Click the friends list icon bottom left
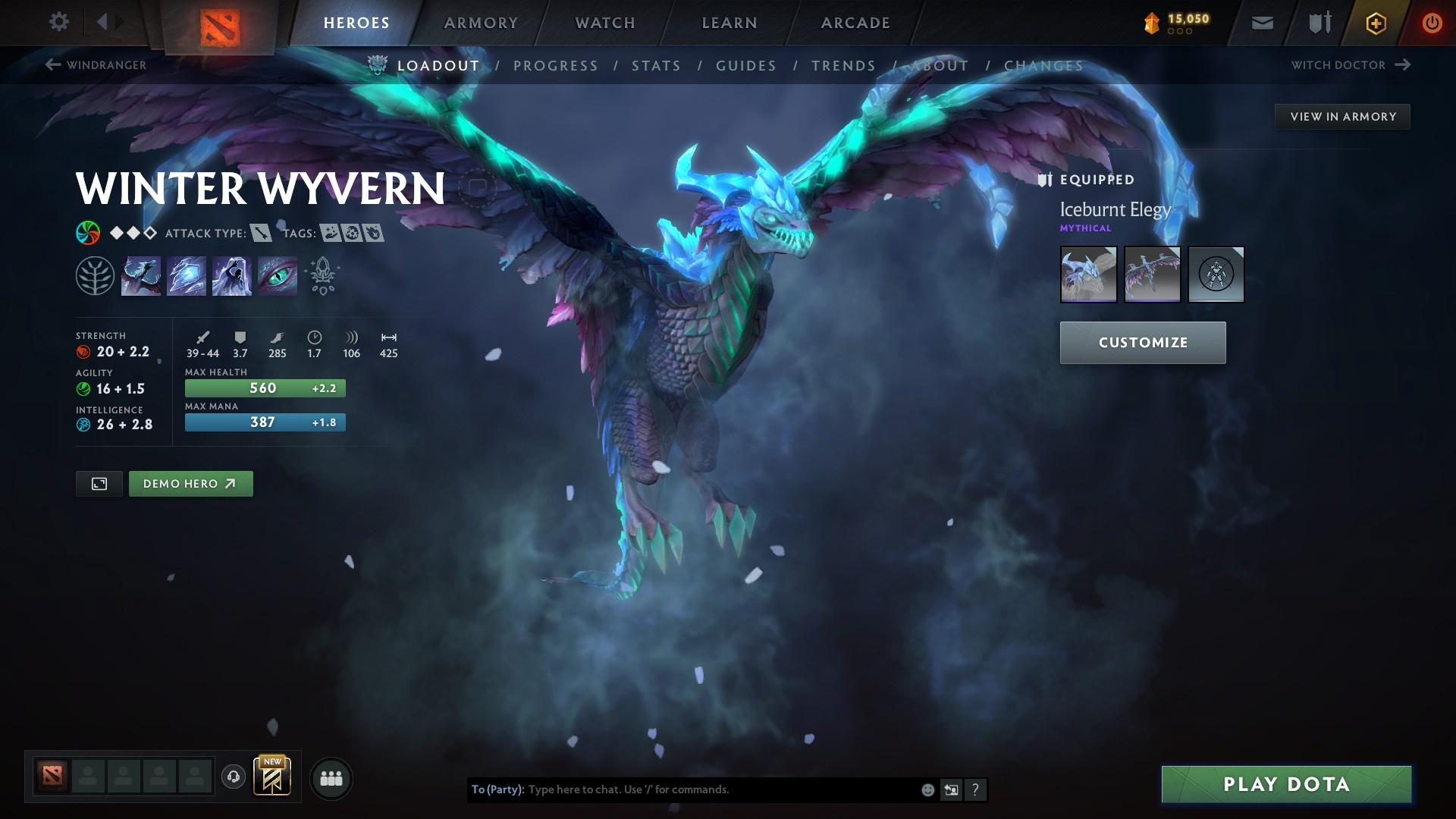Image resolution: width=1456 pixels, height=819 pixels. [x=331, y=777]
